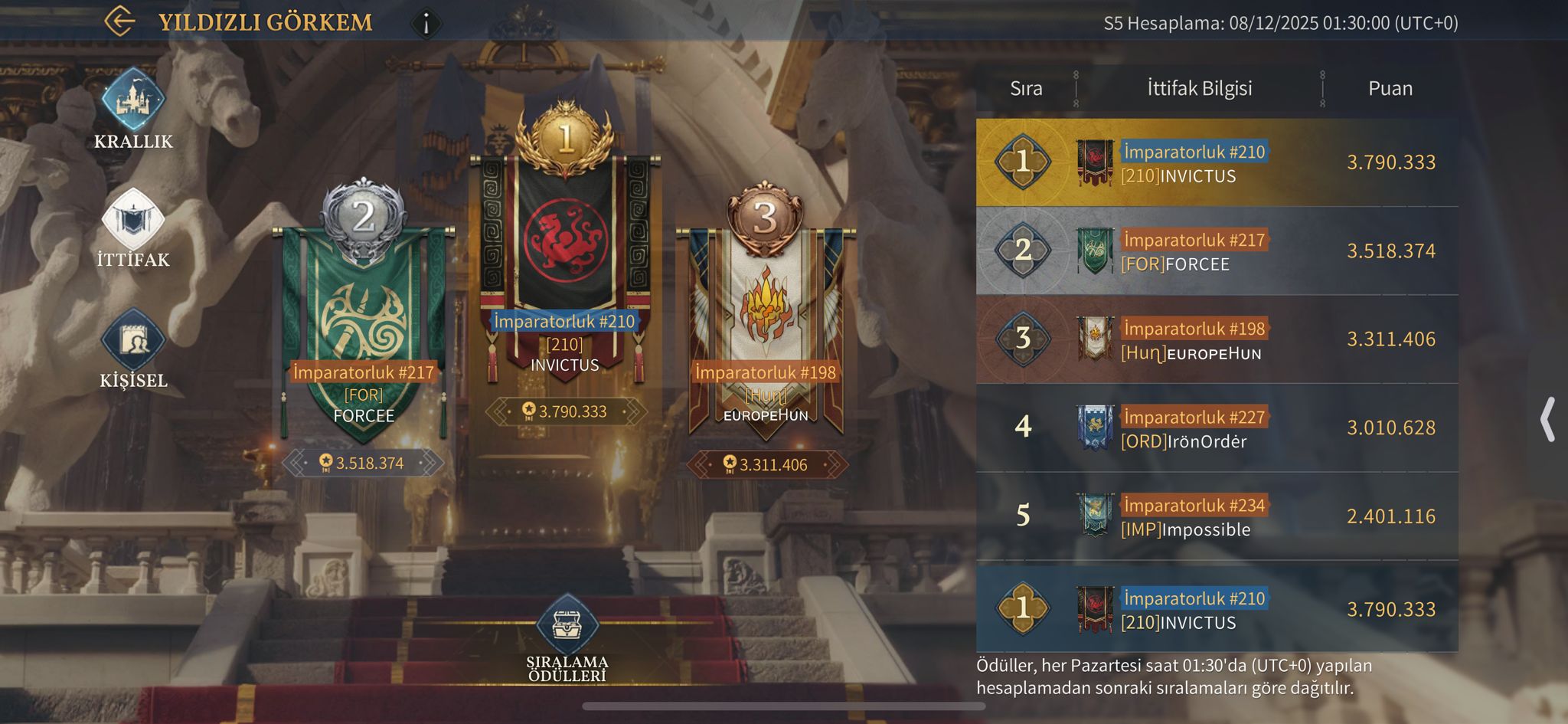This screenshot has width=1568, height=724.
Task: Choose the green FORCEE podium banner
Action: 363,329
